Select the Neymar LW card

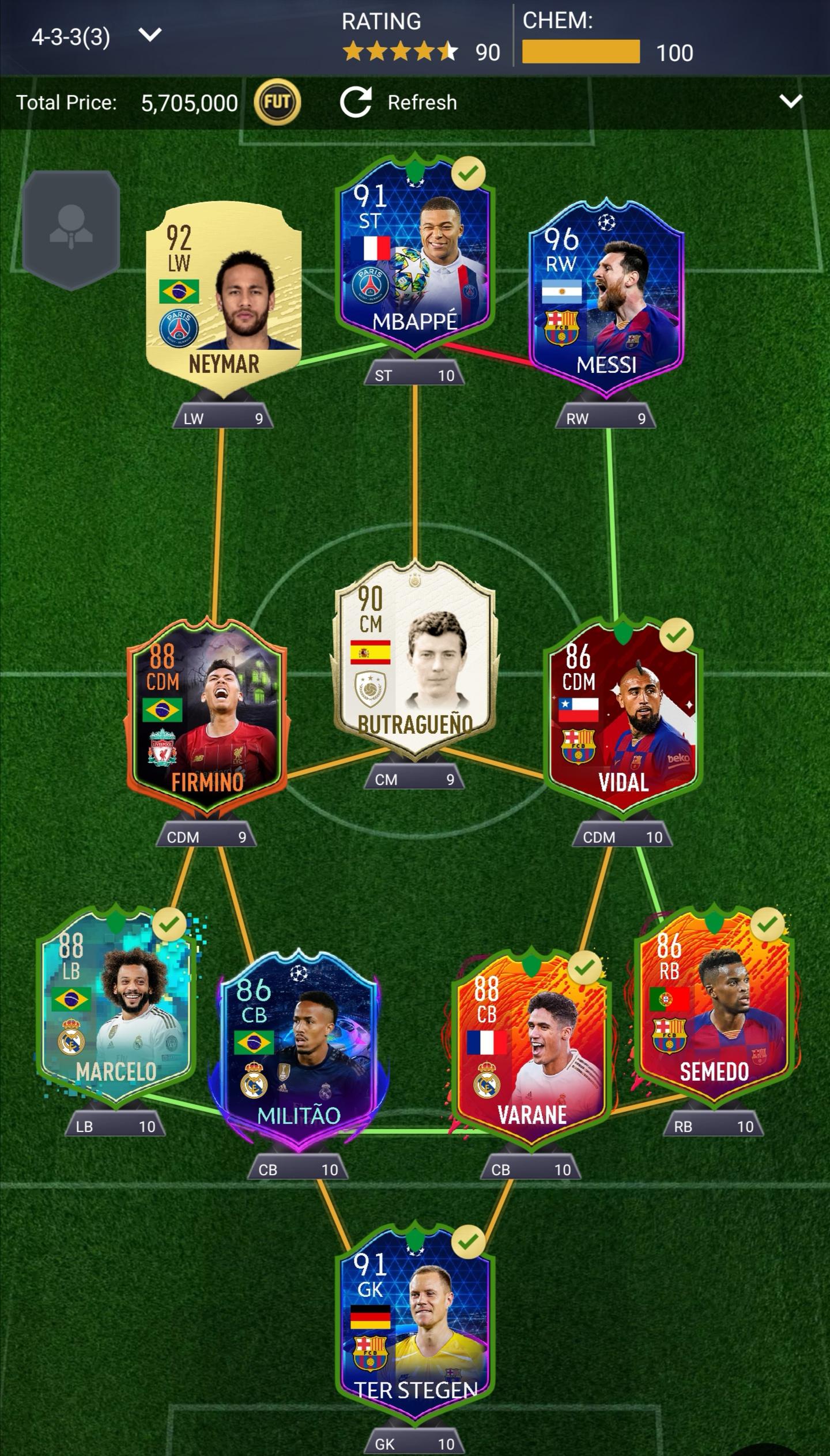[x=224, y=295]
